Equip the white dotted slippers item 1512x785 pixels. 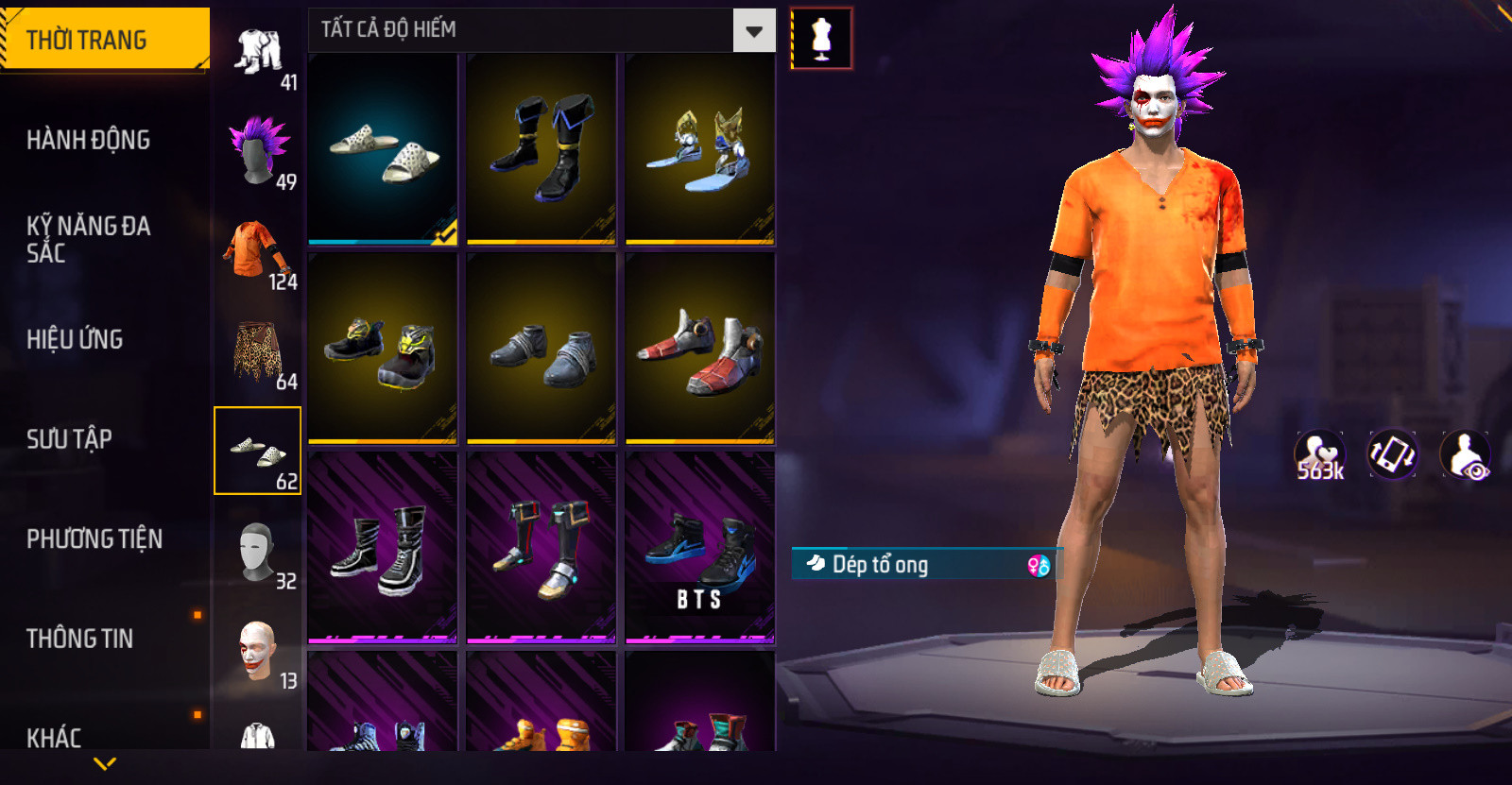(x=383, y=148)
